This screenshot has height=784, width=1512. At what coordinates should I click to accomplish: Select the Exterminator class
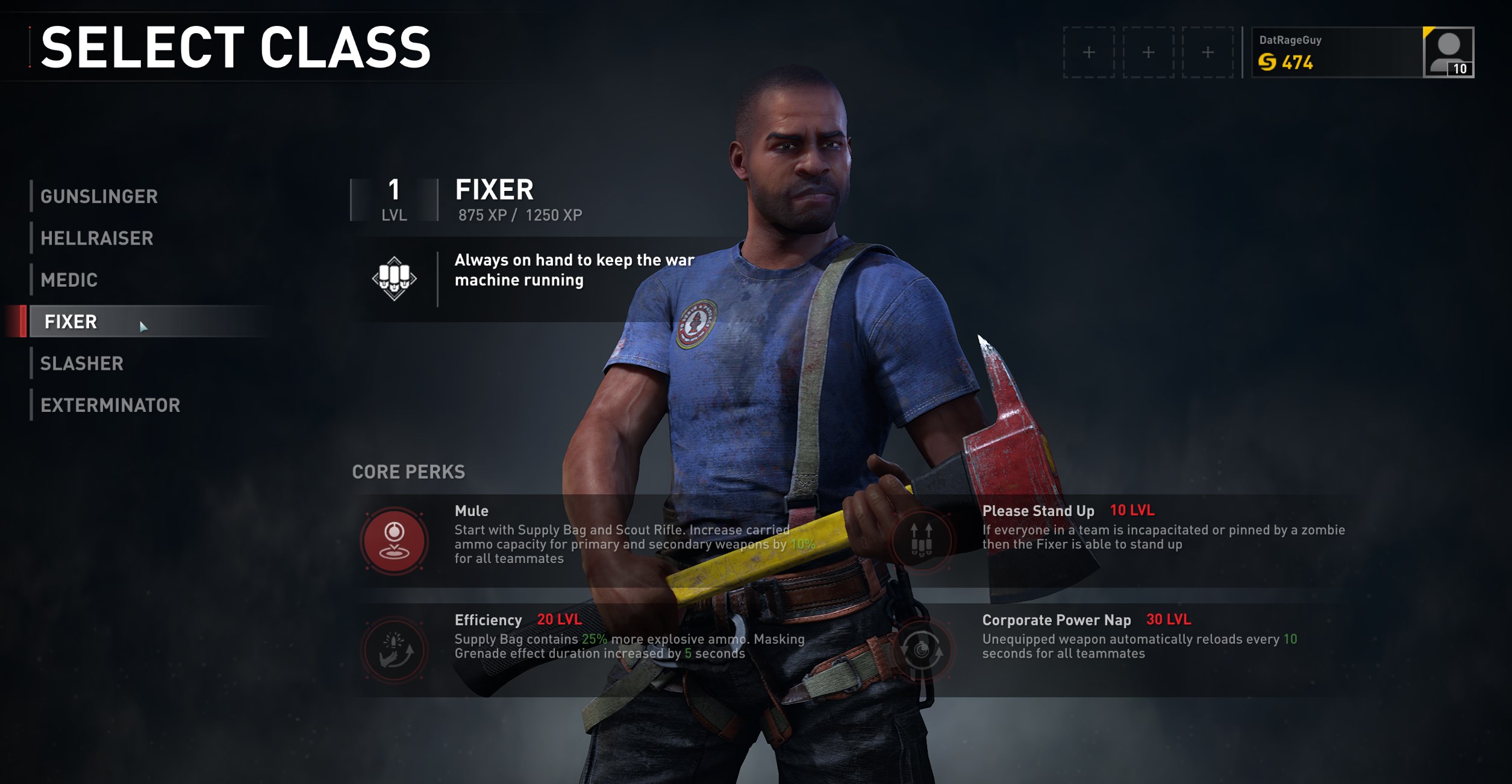(110, 405)
